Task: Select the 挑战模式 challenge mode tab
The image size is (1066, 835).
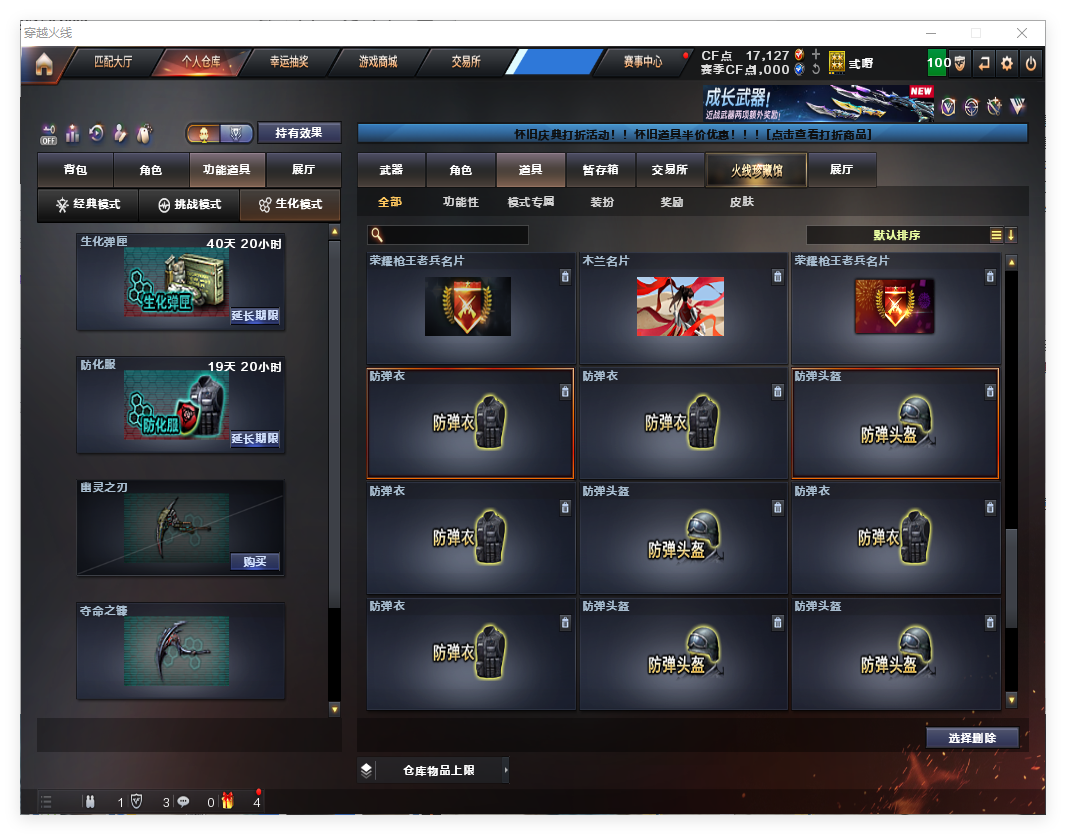Action: click(189, 205)
